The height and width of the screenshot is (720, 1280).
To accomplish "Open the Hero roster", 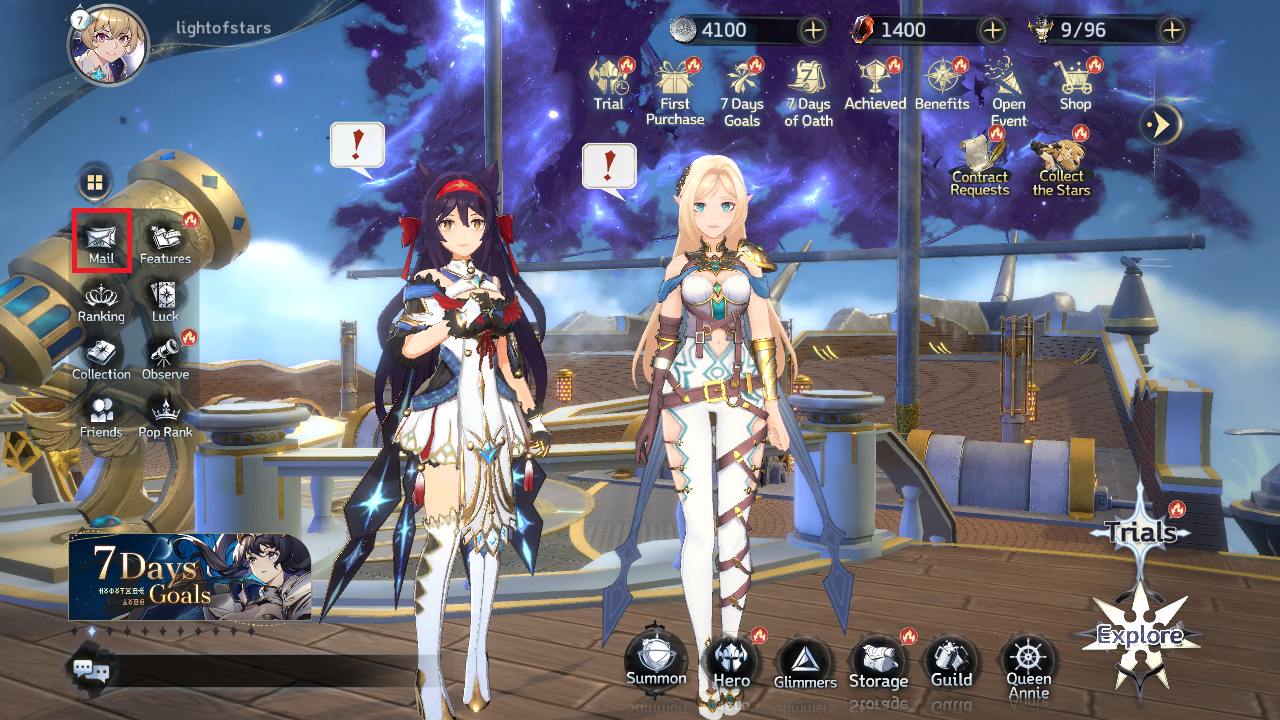I will 731,662.
